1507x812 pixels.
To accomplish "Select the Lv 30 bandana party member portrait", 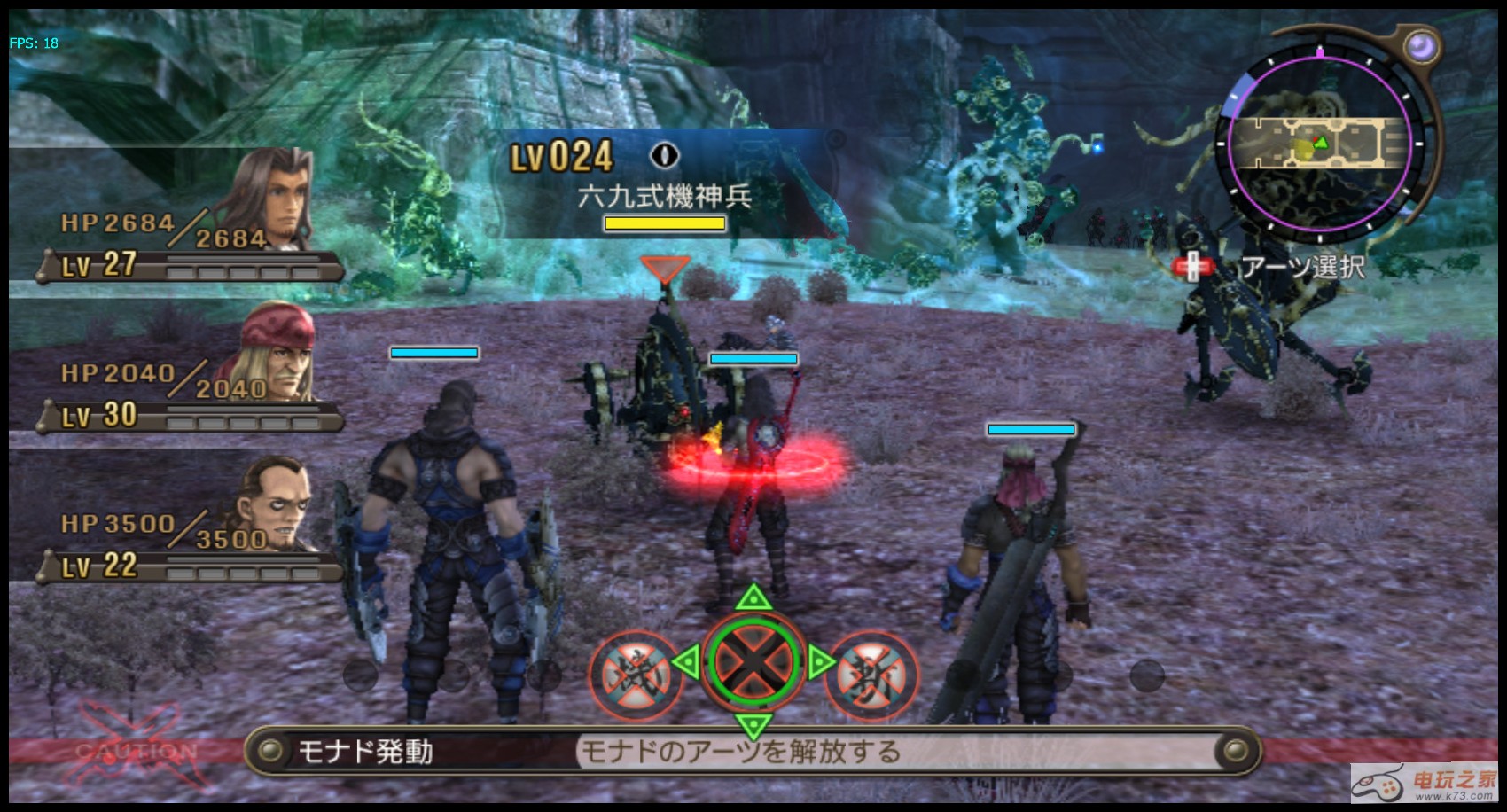I will click(277, 353).
